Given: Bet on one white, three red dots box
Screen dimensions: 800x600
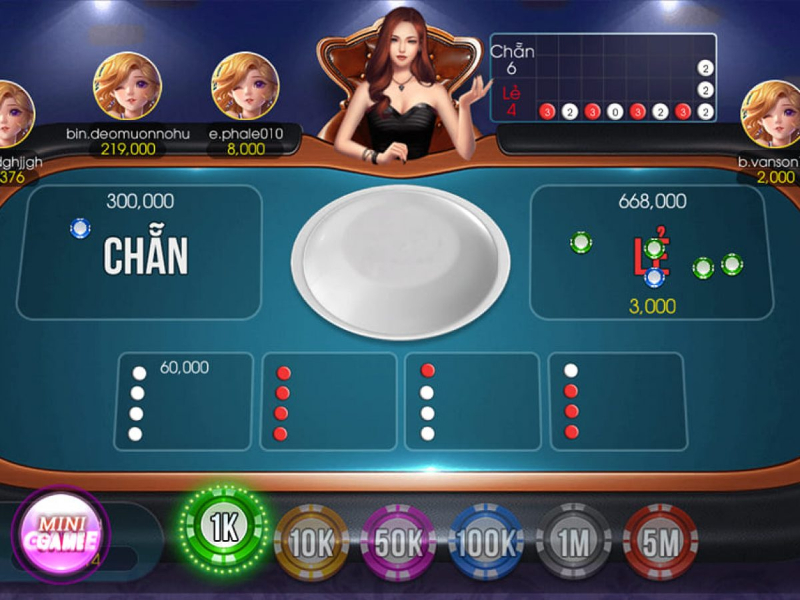Looking at the screenshot, I should point(616,402).
